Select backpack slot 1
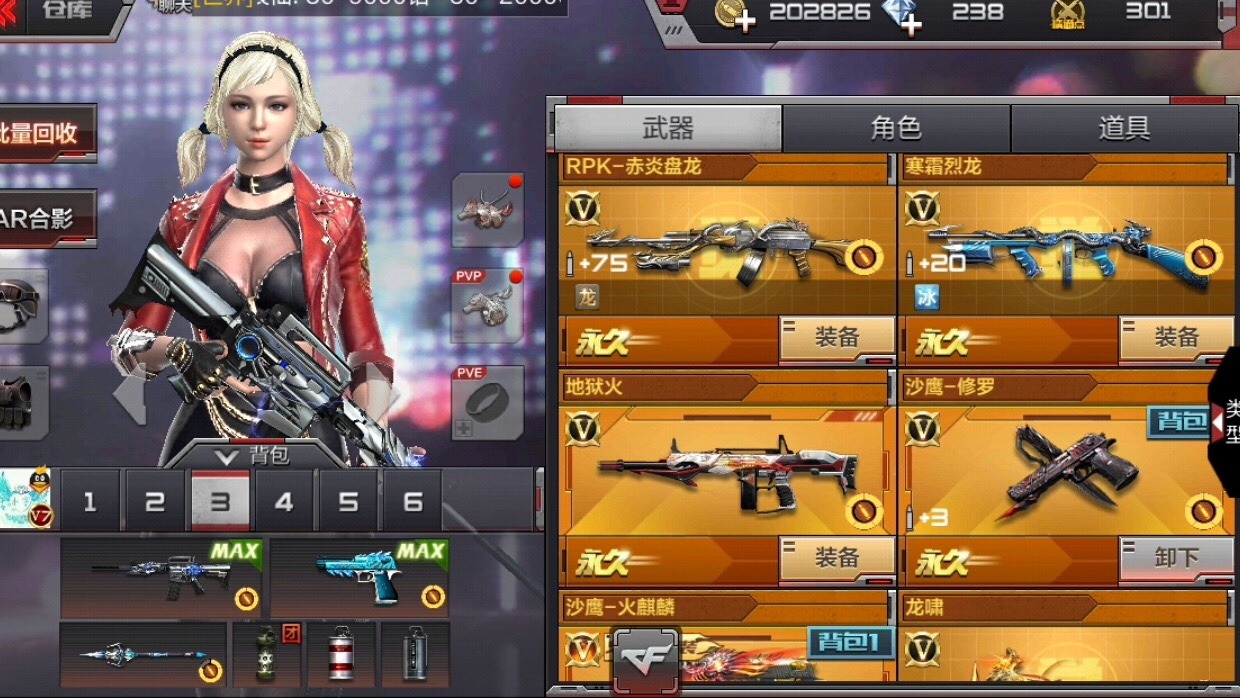The width and height of the screenshot is (1240, 698). click(90, 501)
